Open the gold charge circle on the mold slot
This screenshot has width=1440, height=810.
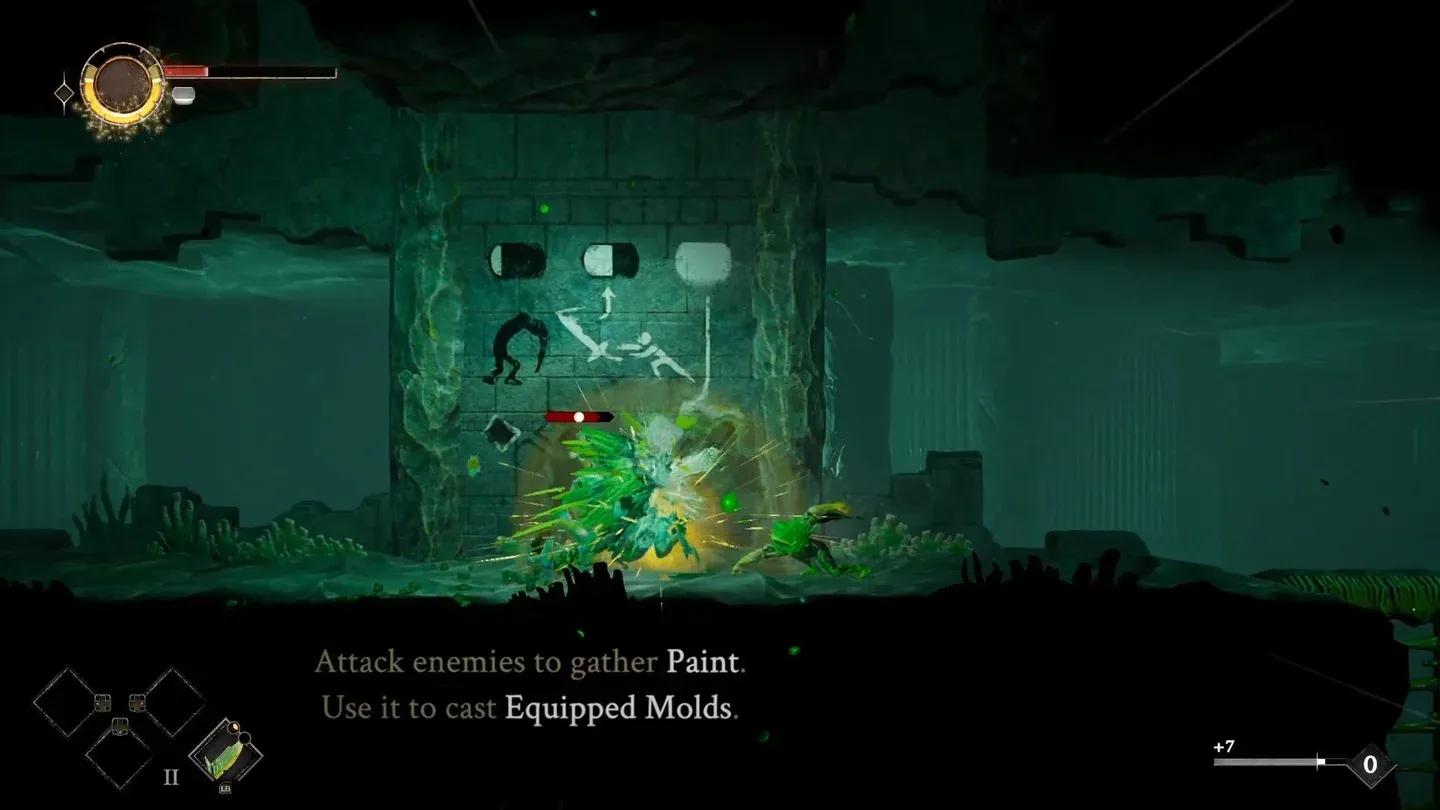(235, 727)
